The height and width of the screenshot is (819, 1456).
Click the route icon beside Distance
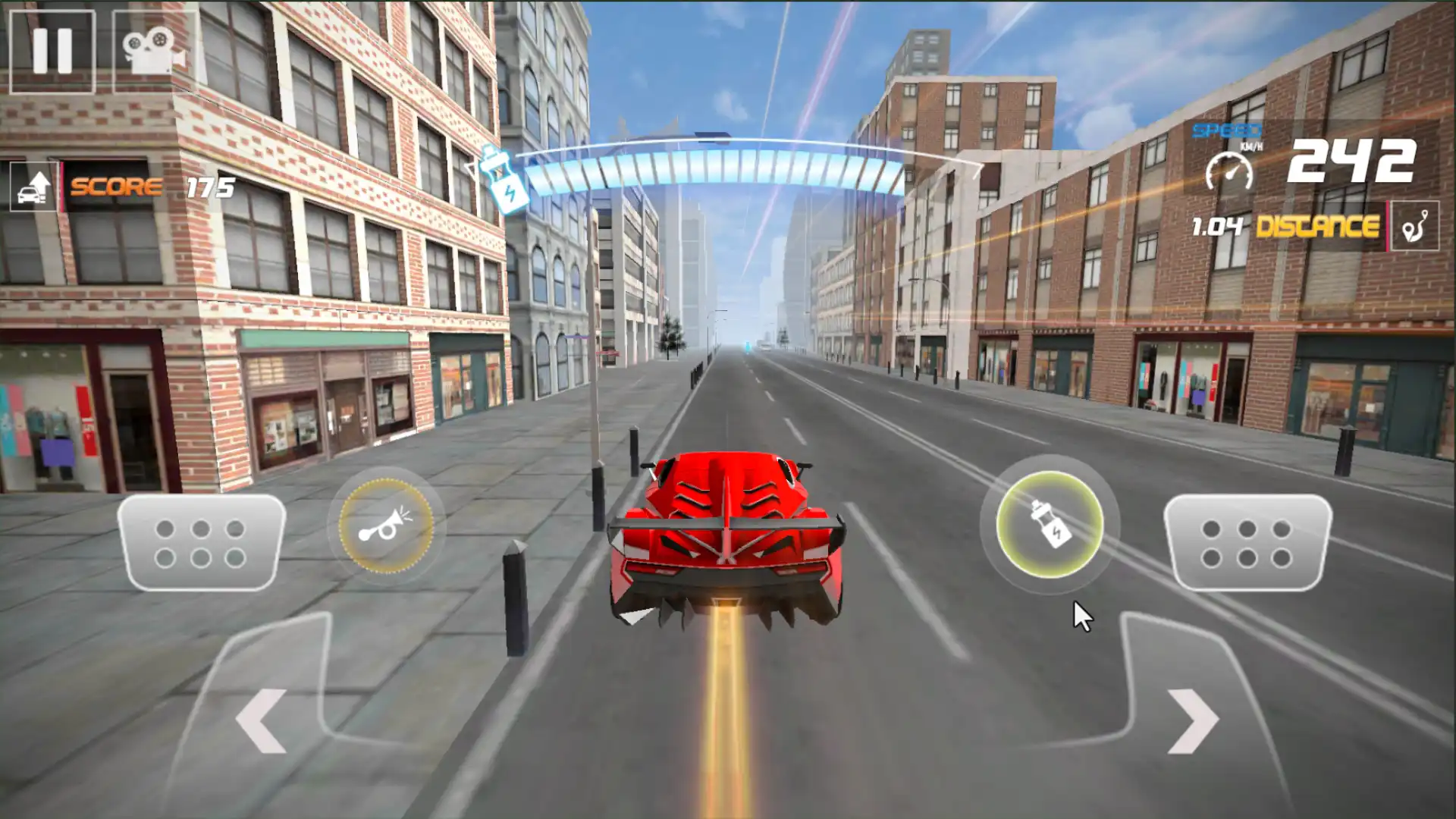coord(1415,226)
